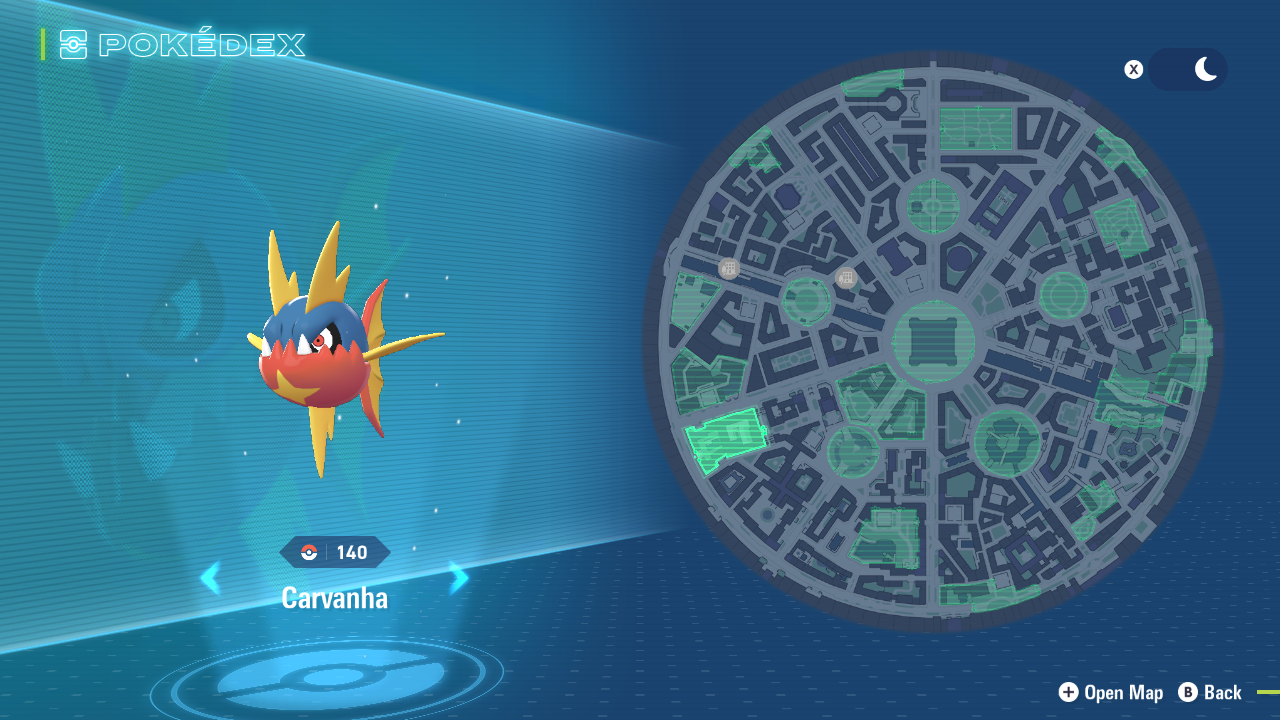Select the Carvanha name label
This screenshot has height=720, width=1280.
334,598
